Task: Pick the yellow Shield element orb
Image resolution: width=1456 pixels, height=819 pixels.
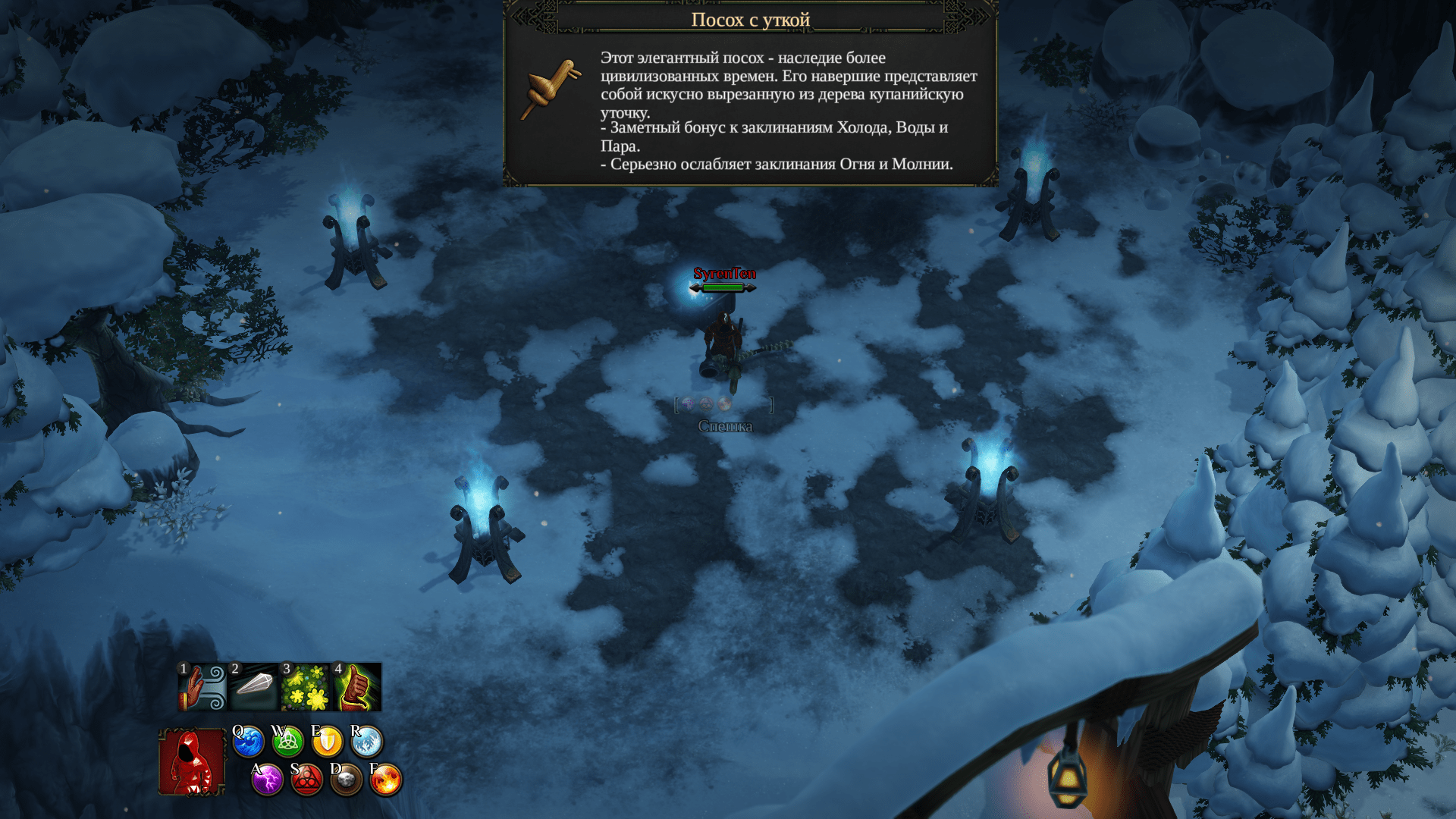Action: 327,742
